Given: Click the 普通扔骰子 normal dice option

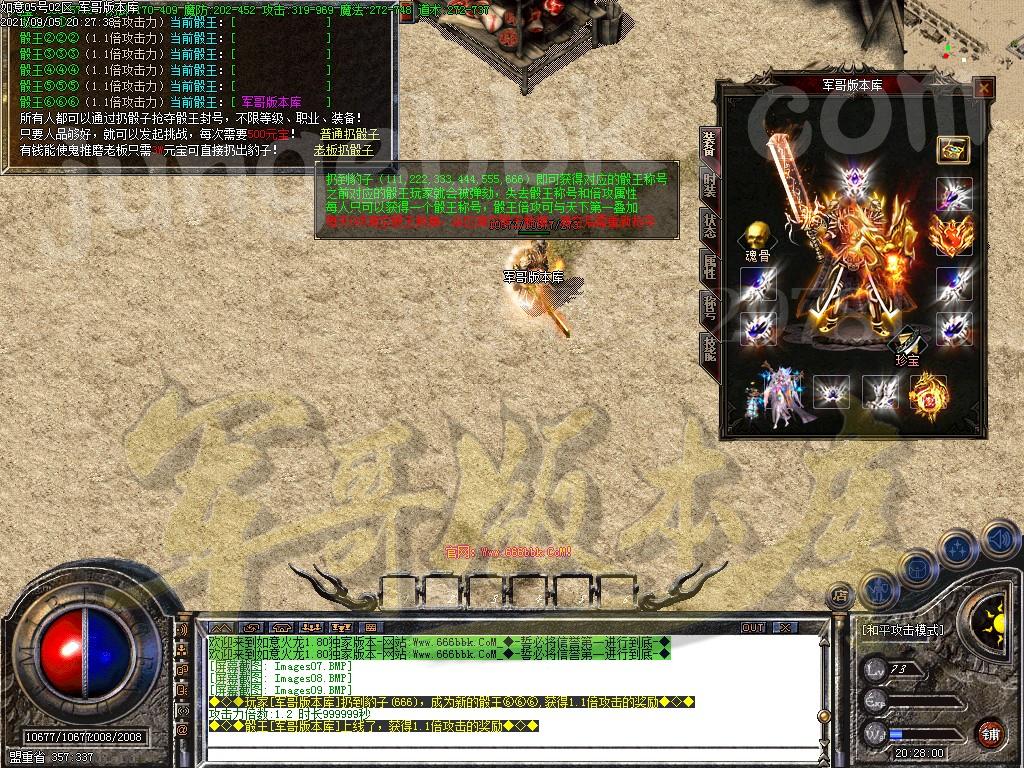Looking at the screenshot, I should click(349, 134).
